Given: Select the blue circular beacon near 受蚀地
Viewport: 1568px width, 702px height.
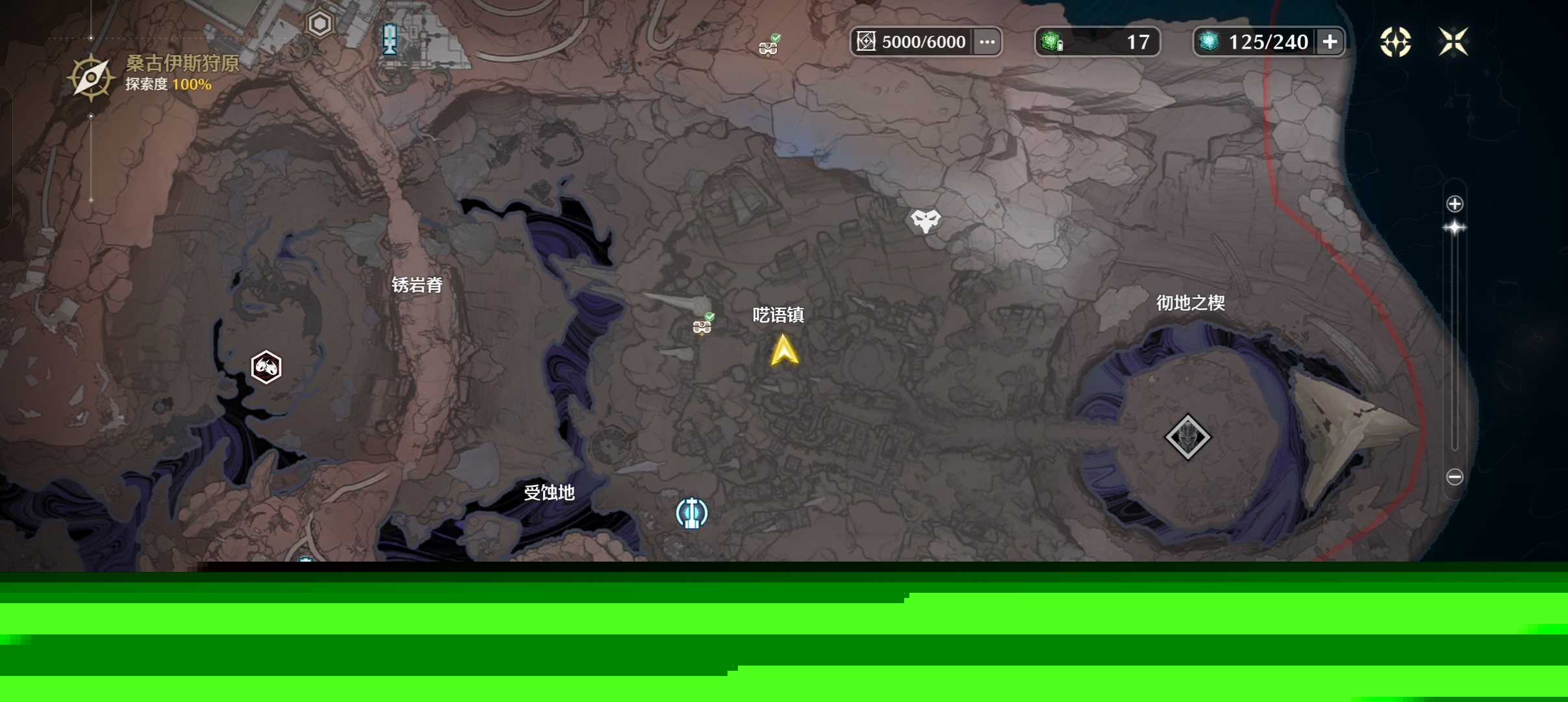Looking at the screenshot, I should point(692,513).
